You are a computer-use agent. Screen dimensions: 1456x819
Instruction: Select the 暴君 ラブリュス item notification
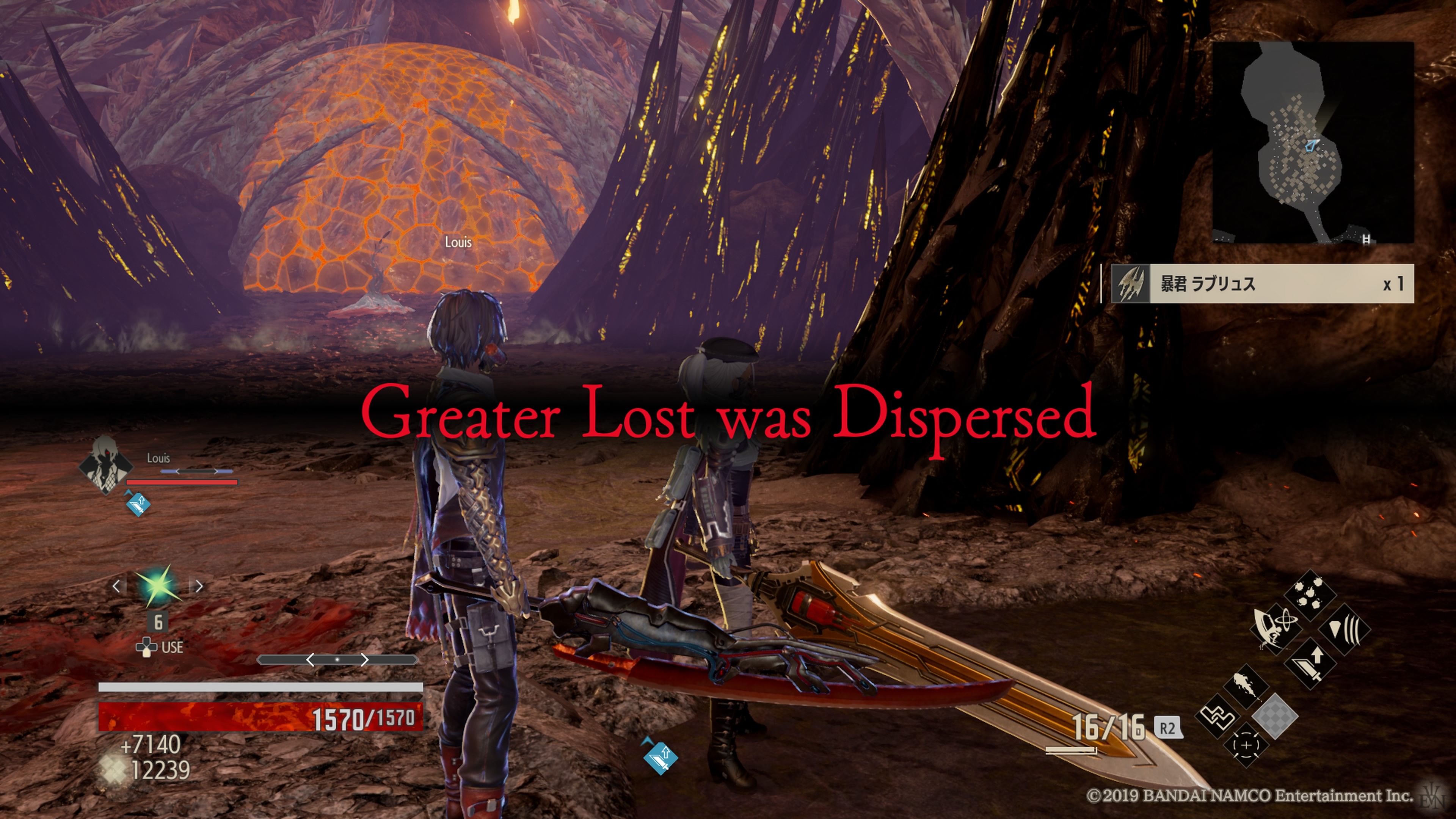point(1261,284)
